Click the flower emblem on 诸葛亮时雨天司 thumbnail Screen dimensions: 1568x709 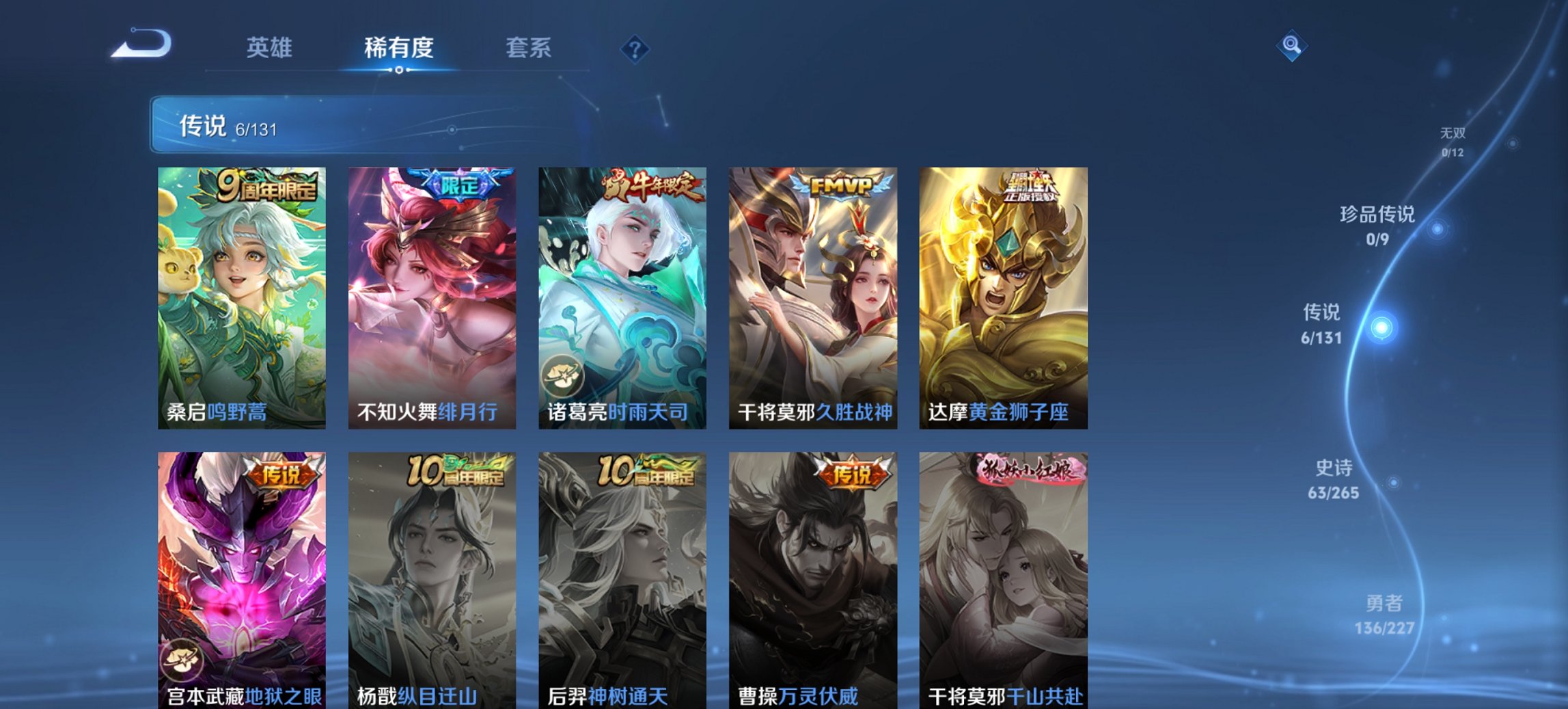[564, 375]
